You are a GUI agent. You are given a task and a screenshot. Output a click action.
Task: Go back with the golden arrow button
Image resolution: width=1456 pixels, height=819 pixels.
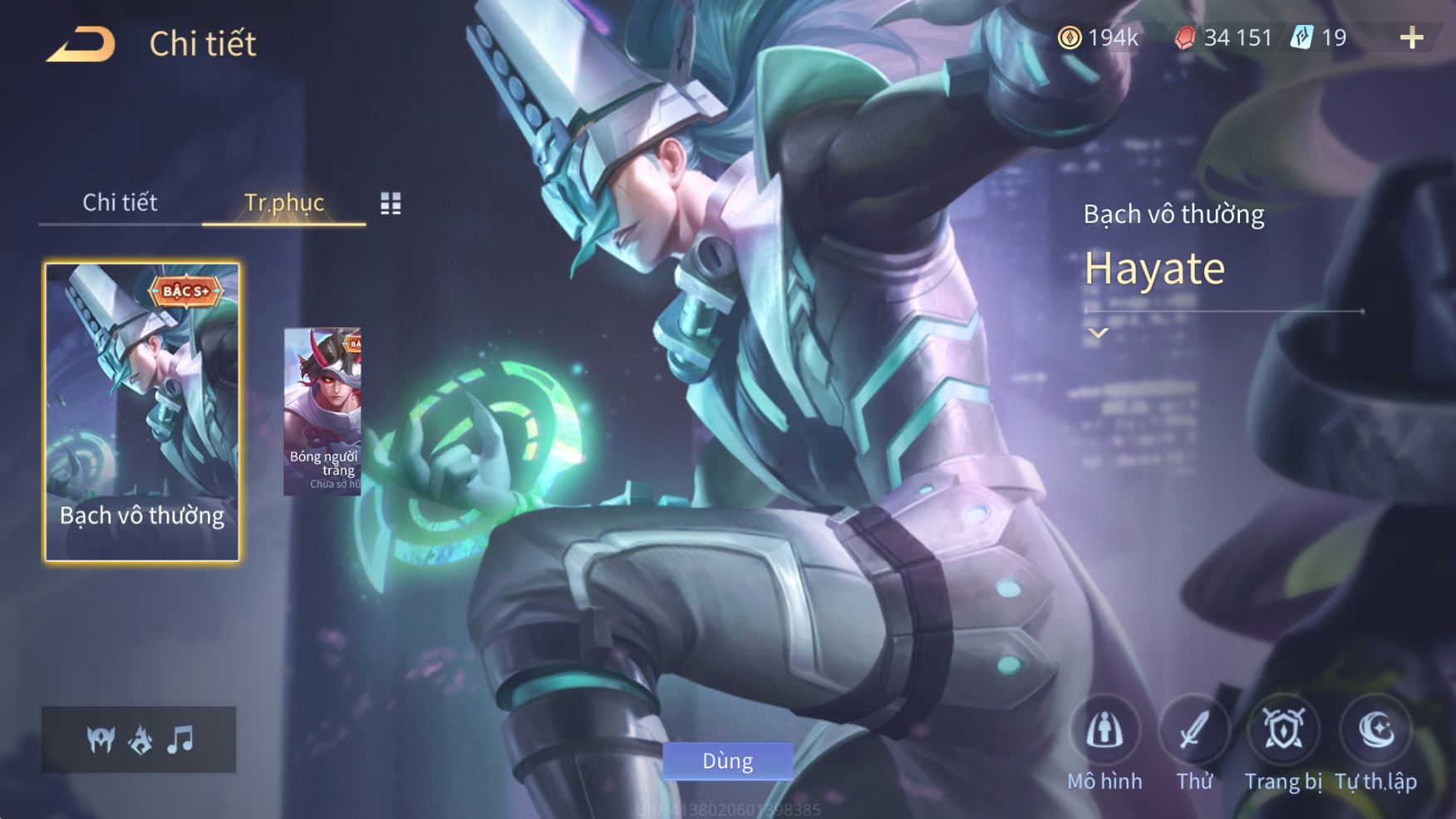[81, 44]
